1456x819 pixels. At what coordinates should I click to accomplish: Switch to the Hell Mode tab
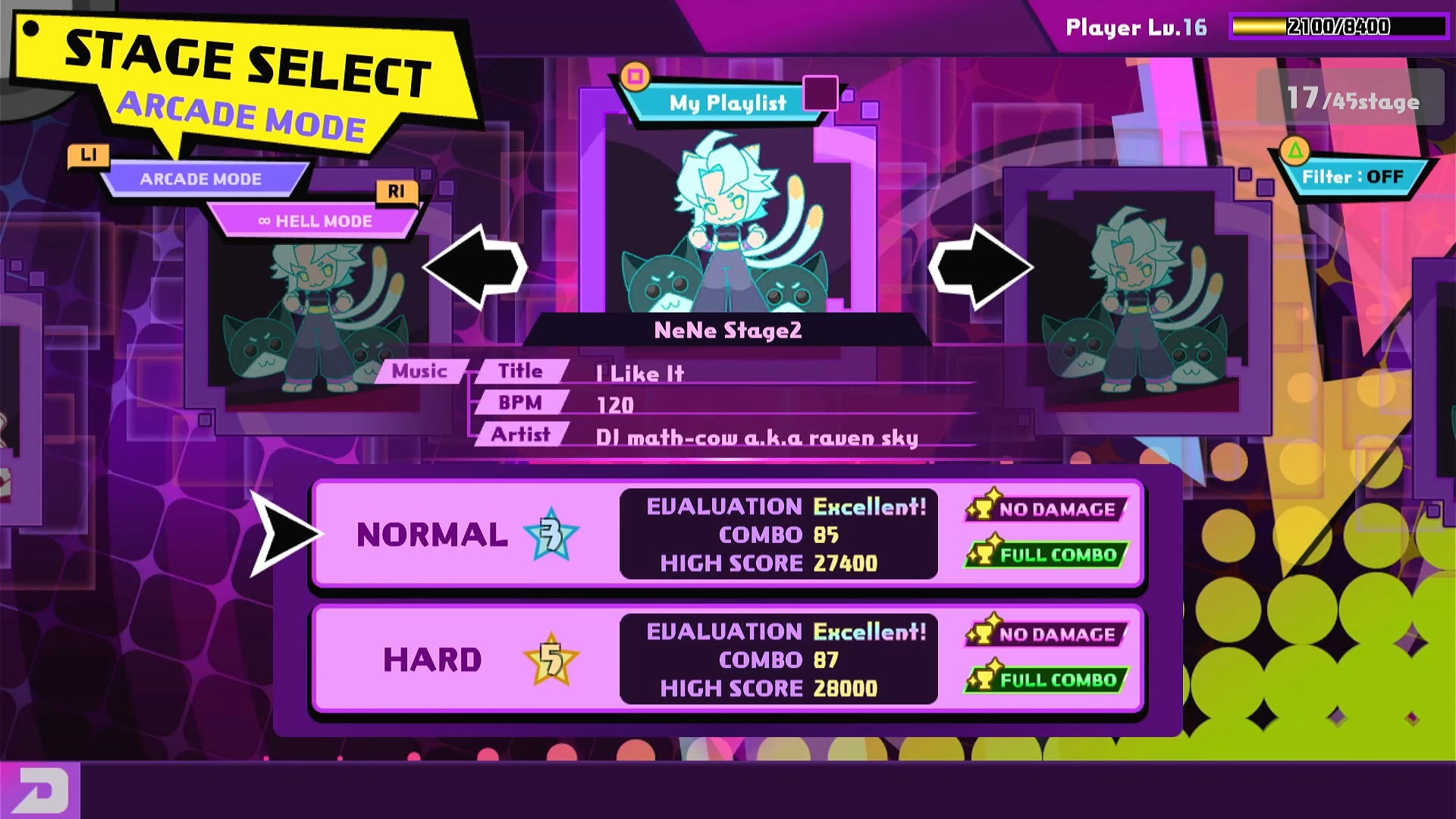[315, 221]
